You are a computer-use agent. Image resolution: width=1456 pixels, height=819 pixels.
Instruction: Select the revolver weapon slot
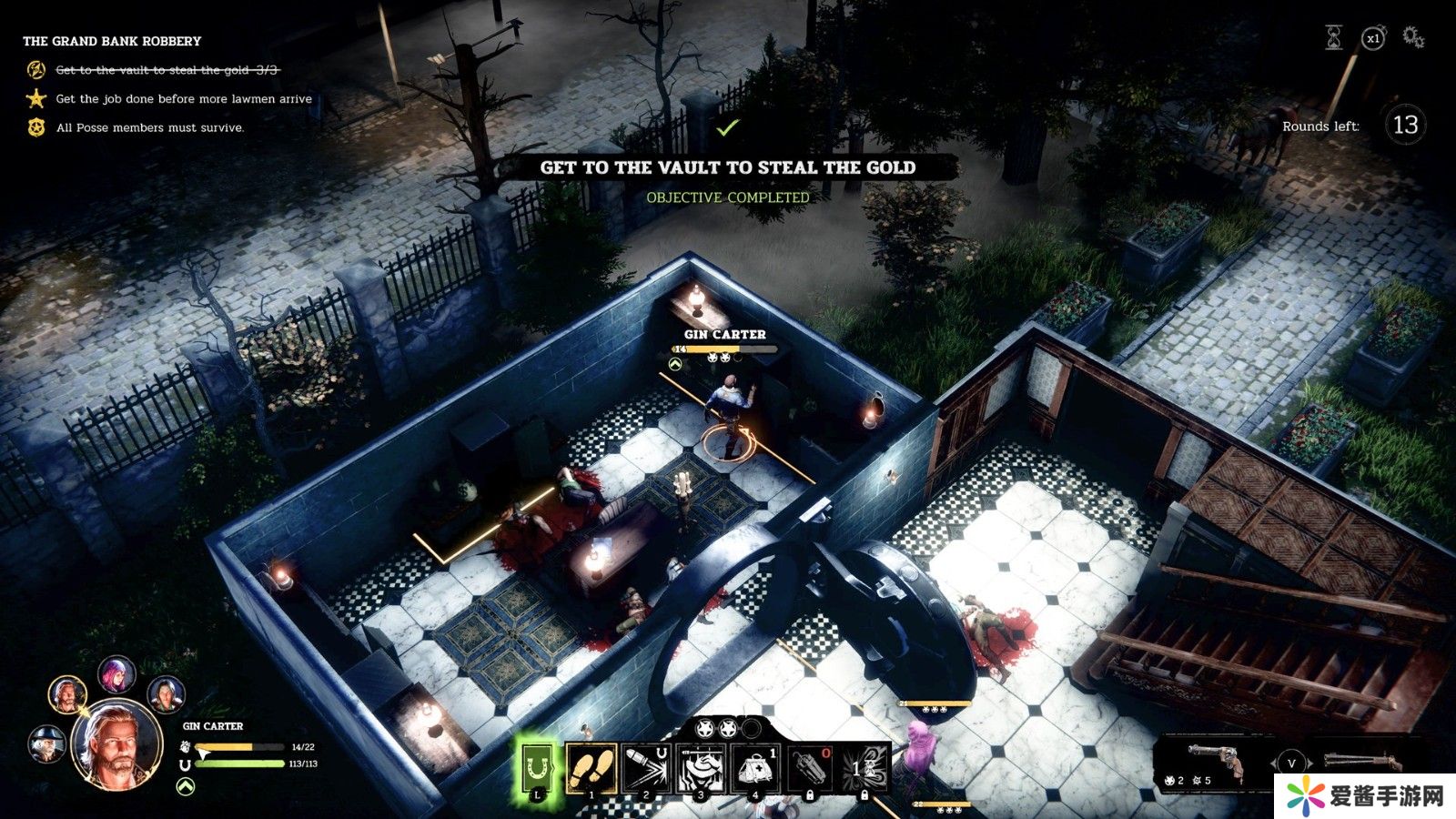coord(1215,762)
